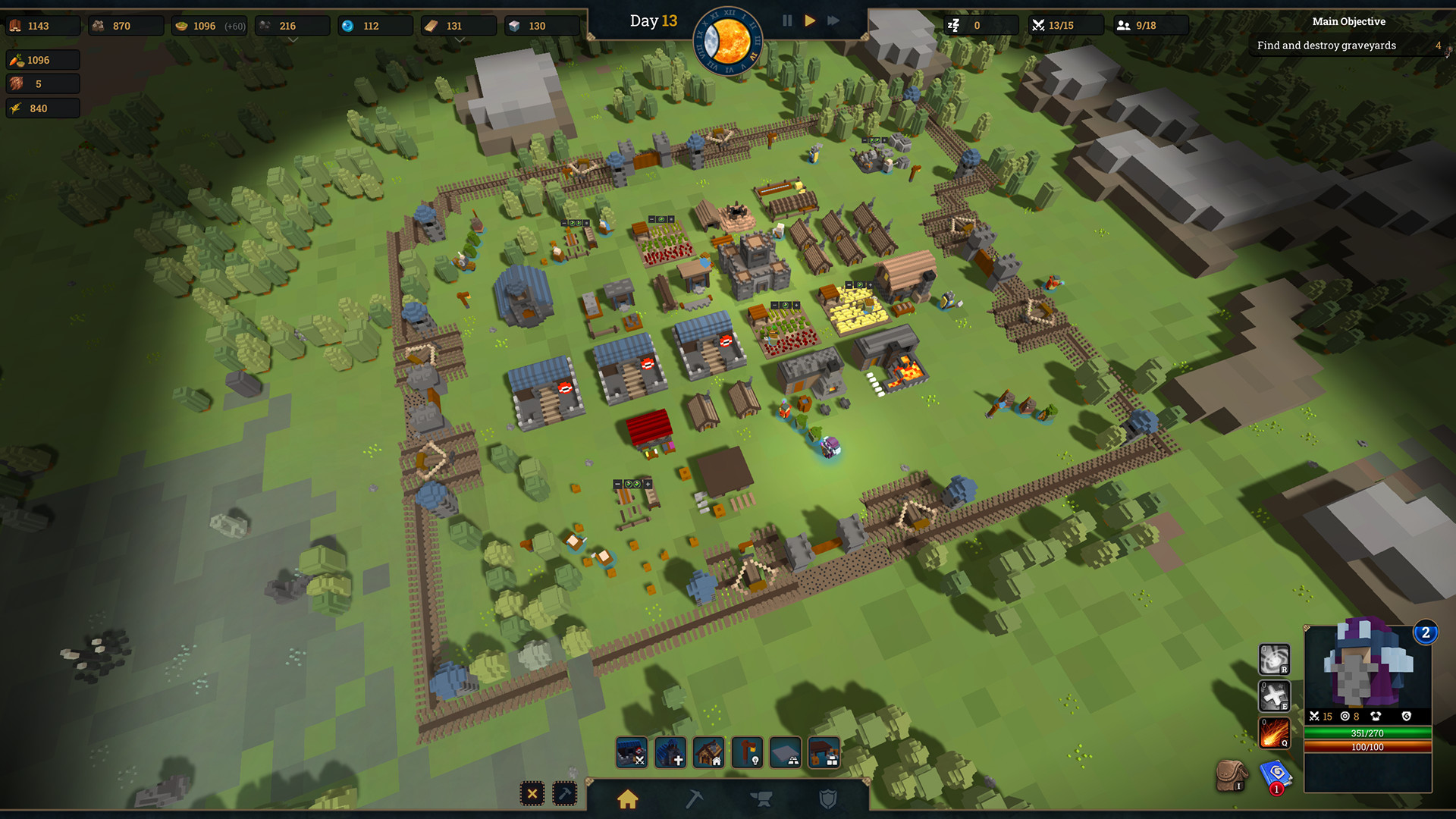Select the barracks building thumbnail
The image size is (1456, 819).
point(632,752)
